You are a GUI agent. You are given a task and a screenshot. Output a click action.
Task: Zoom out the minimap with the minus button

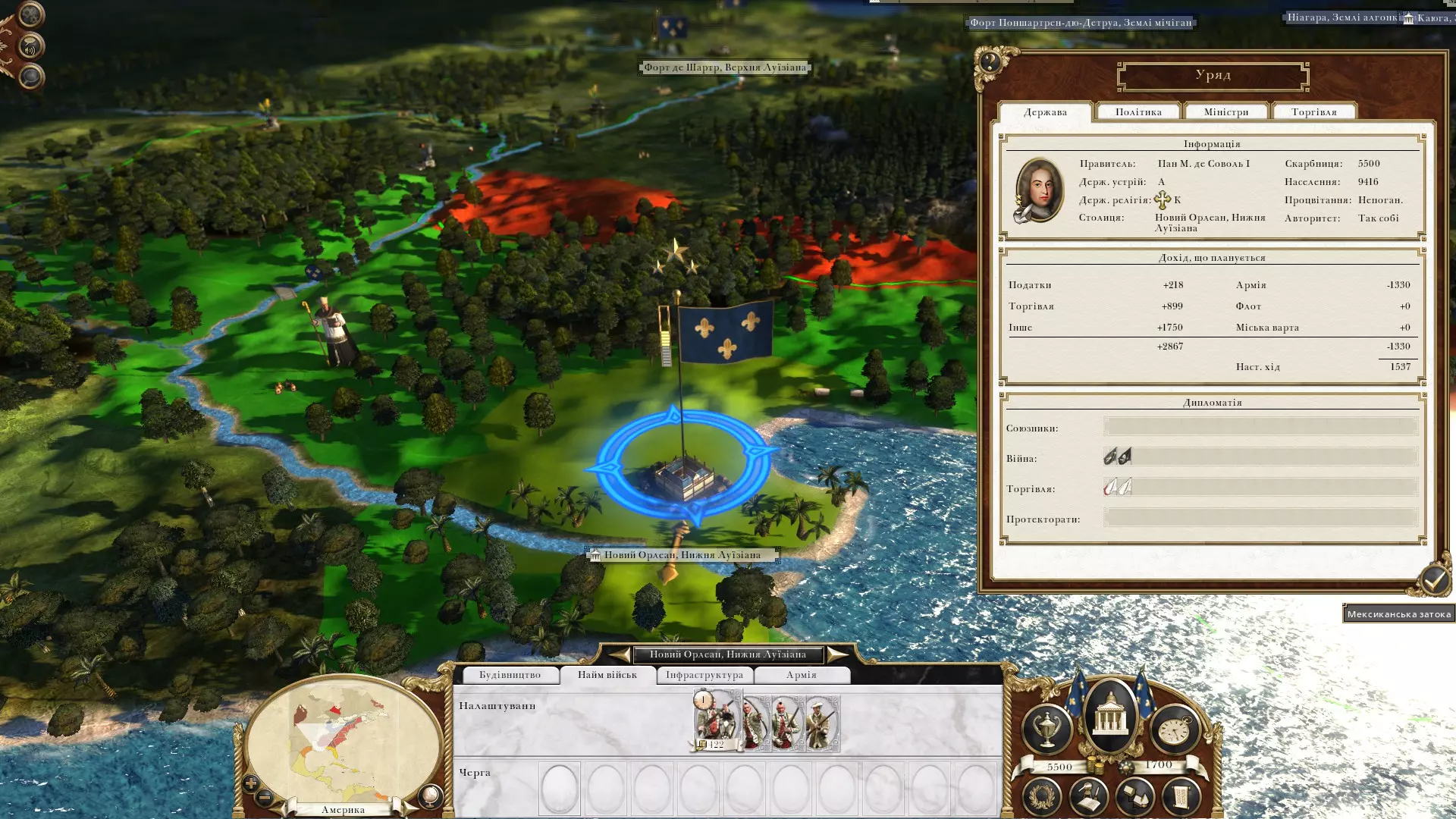coord(265,797)
